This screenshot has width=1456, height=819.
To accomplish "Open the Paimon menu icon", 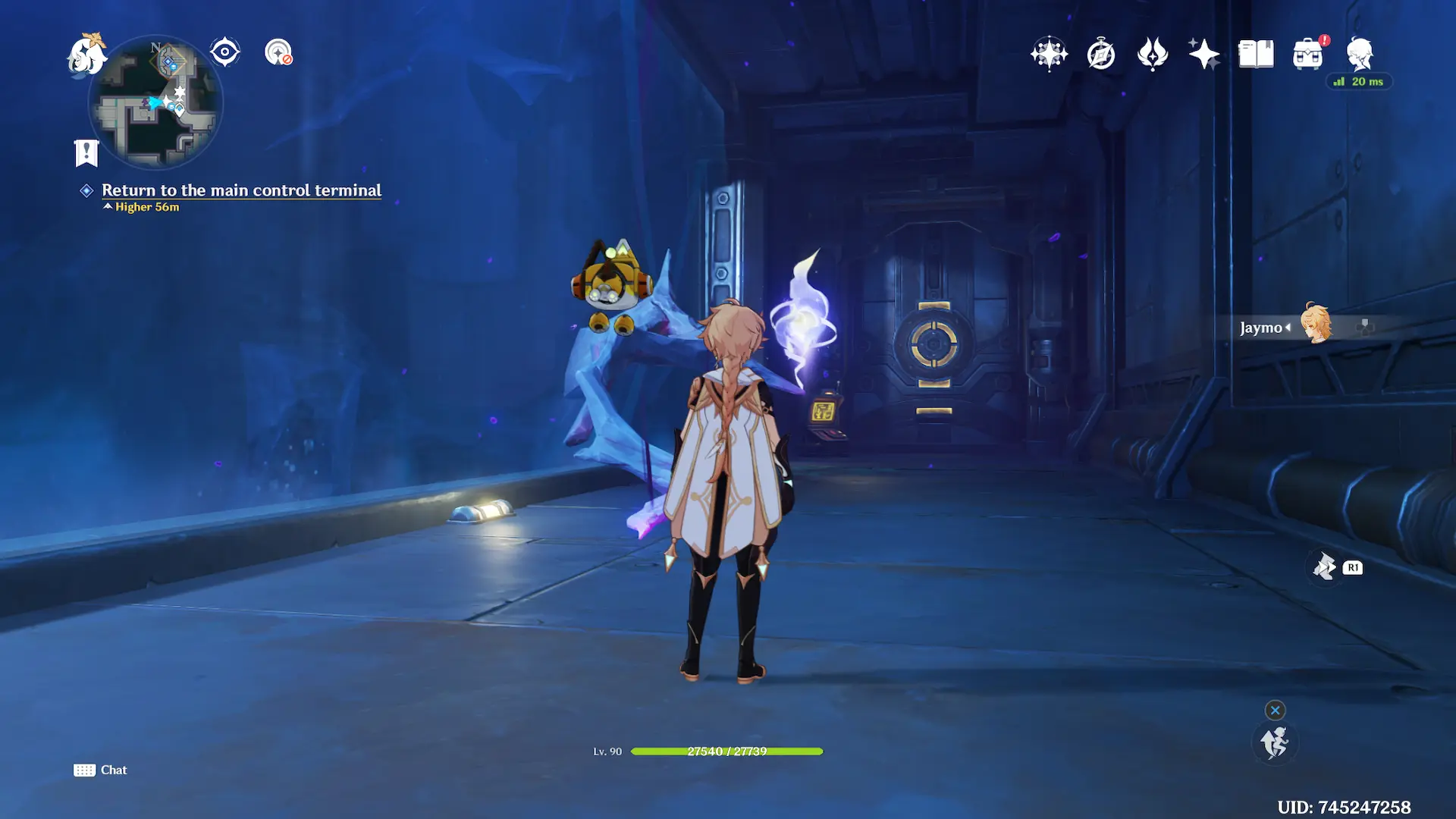I will [x=86, y=55].
